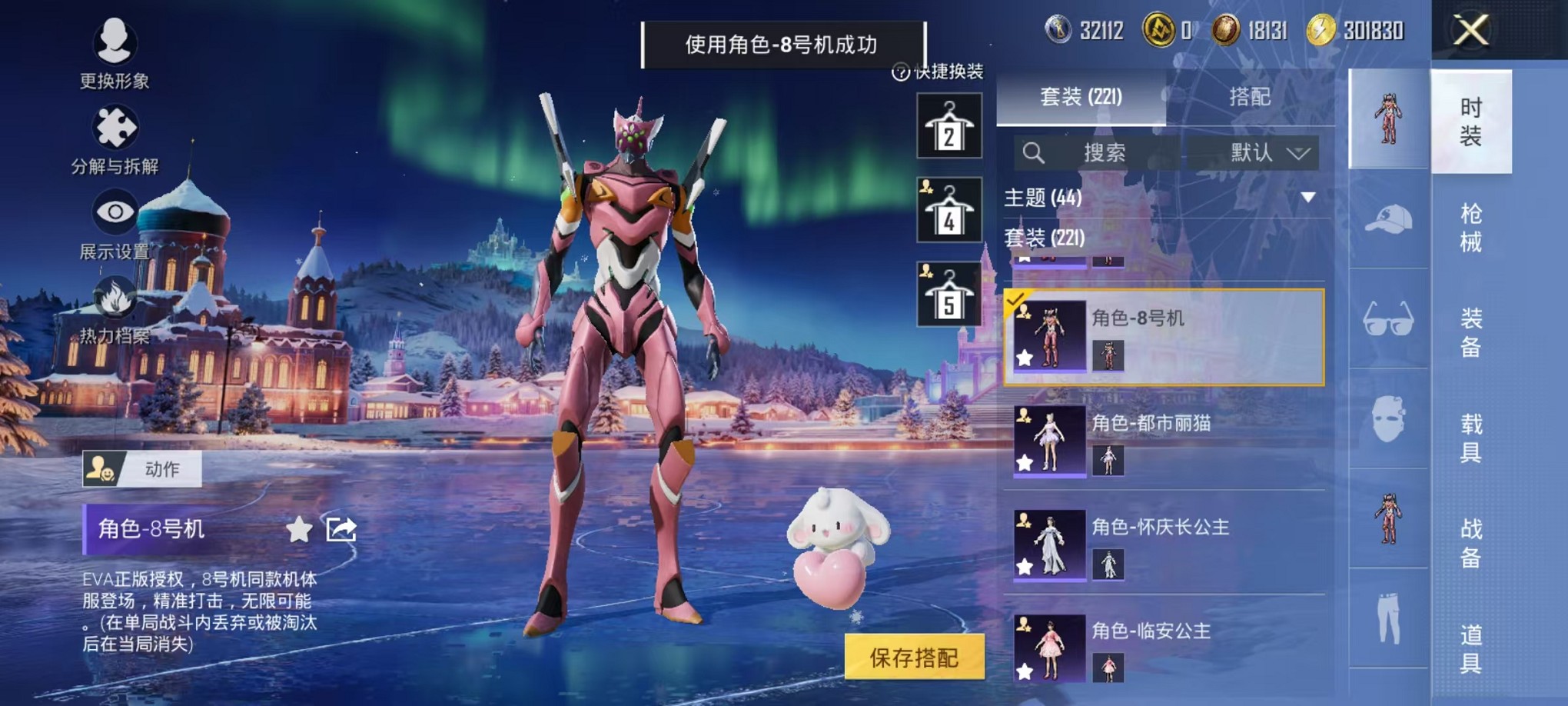
Task: Toggle quick outfit slot 2
Action: (950, 125)
